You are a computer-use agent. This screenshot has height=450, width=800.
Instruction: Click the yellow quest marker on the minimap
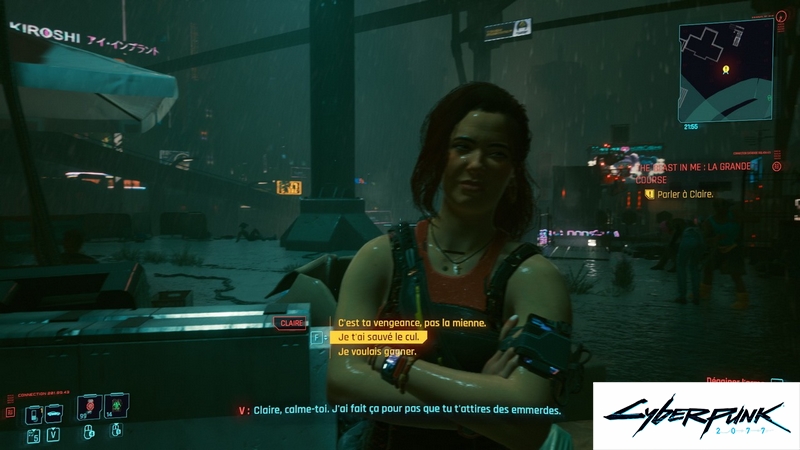727,69
